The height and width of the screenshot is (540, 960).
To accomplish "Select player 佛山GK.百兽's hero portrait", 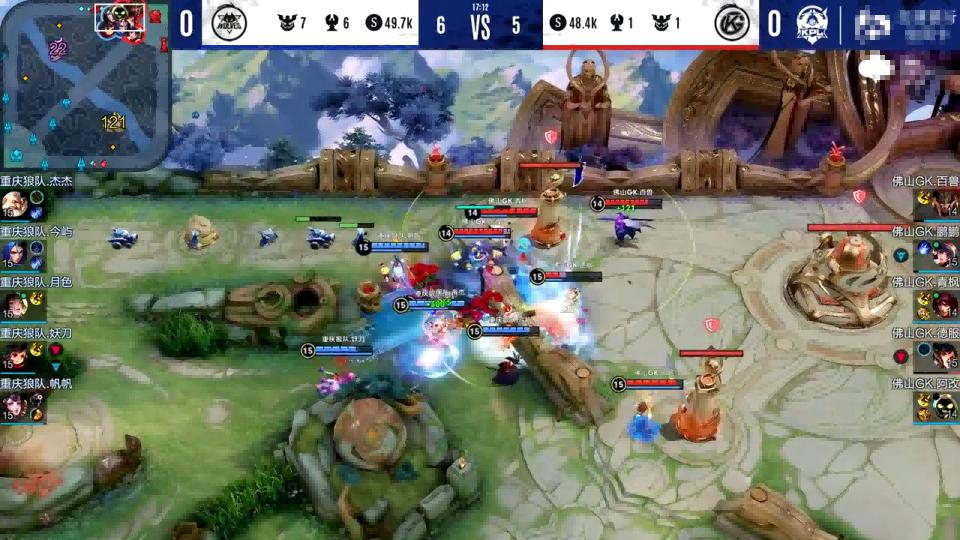I will (x=944, y=203).
